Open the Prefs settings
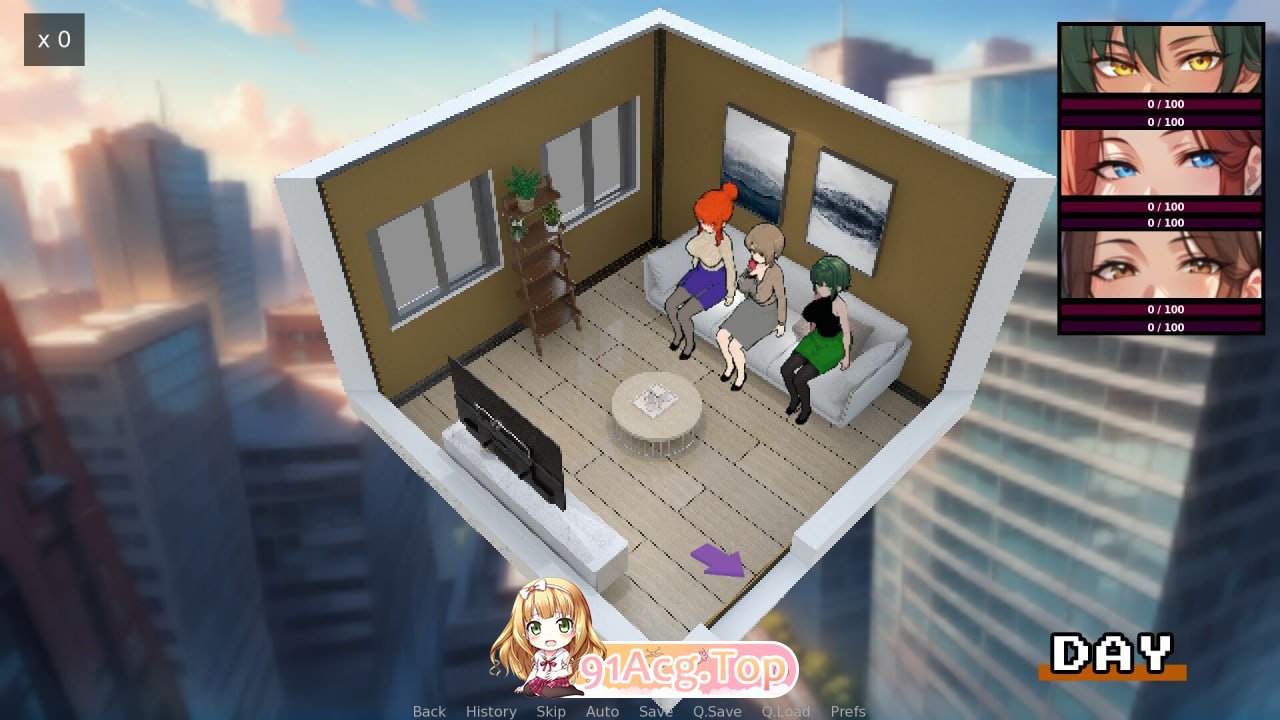 [849, 711]
